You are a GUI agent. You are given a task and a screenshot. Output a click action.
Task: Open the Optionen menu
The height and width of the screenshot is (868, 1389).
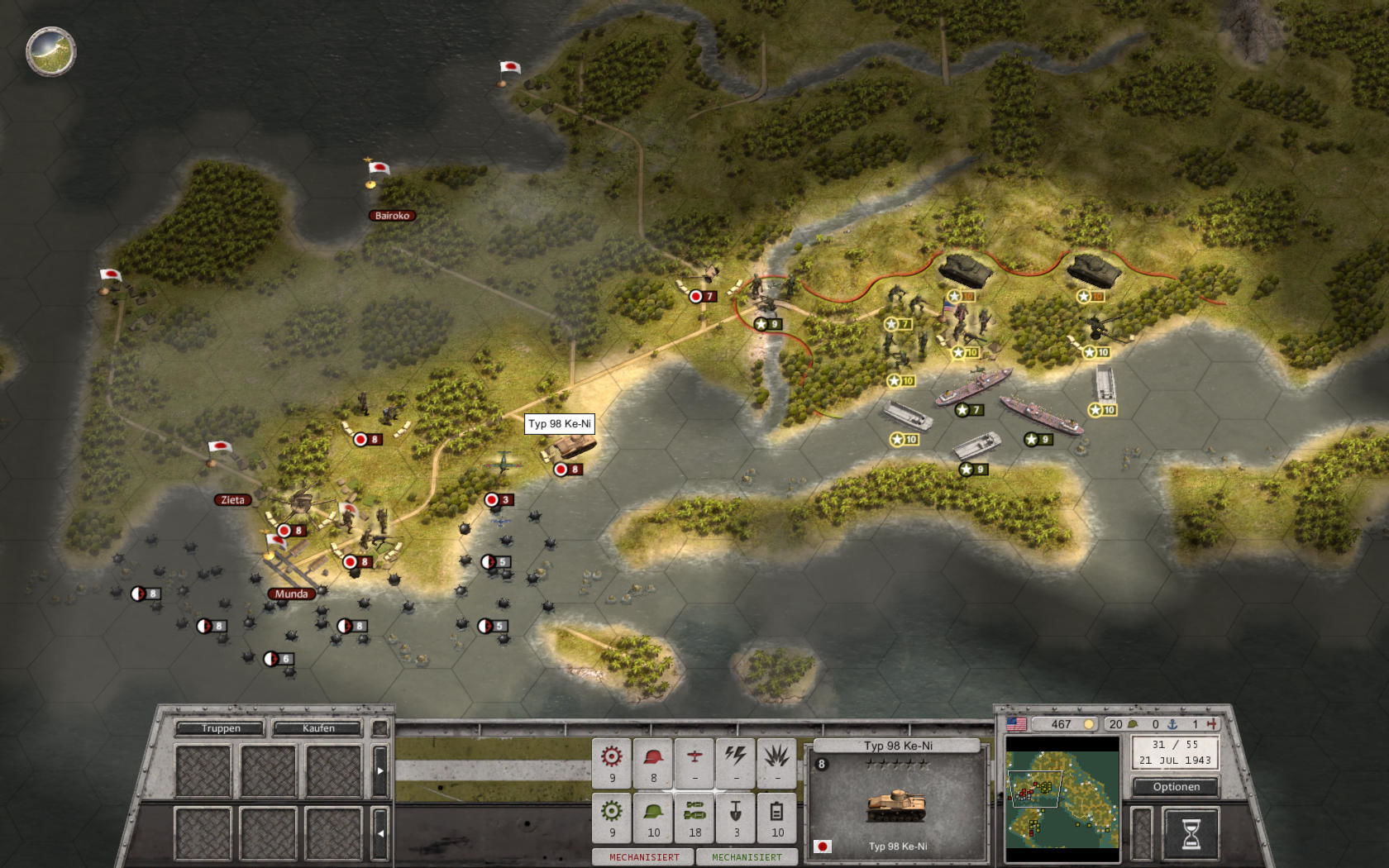point(1175,787)
